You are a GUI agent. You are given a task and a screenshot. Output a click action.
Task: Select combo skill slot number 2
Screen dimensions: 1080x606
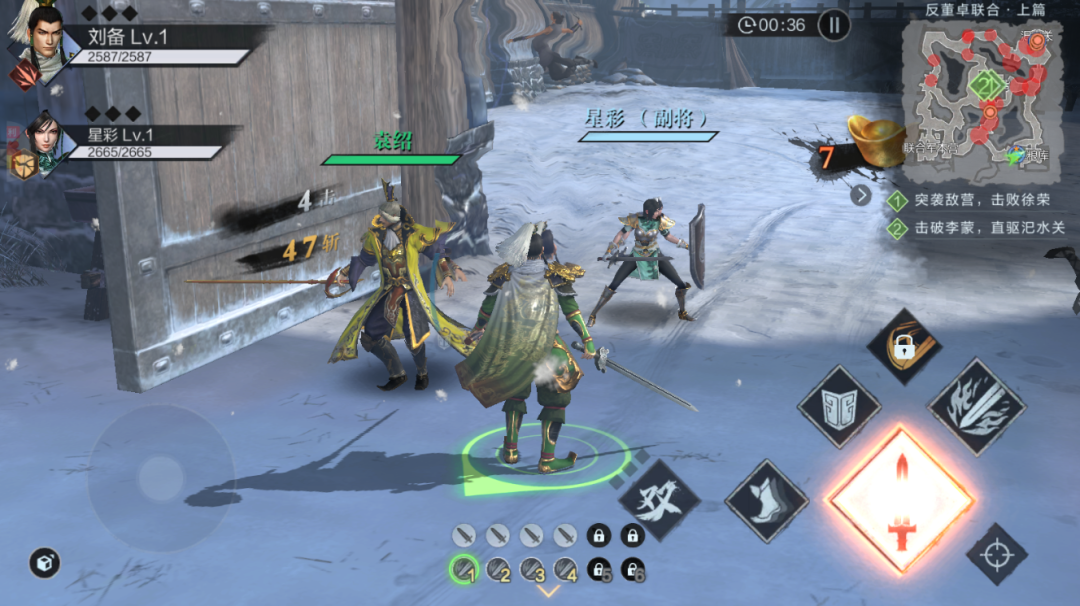point(497,569)
